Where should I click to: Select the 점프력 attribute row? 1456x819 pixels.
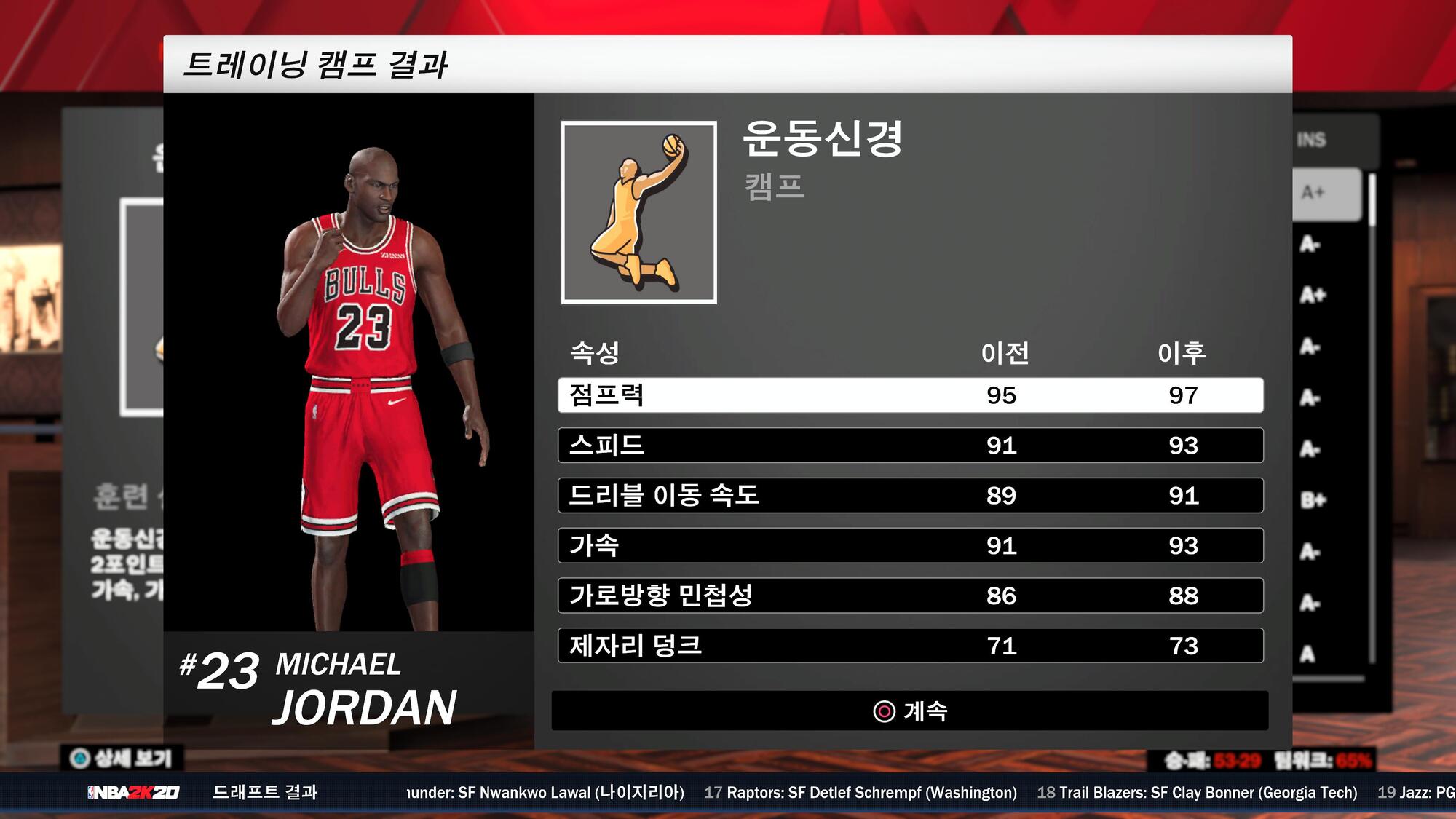pyautogui.click(x=910, y=395)
